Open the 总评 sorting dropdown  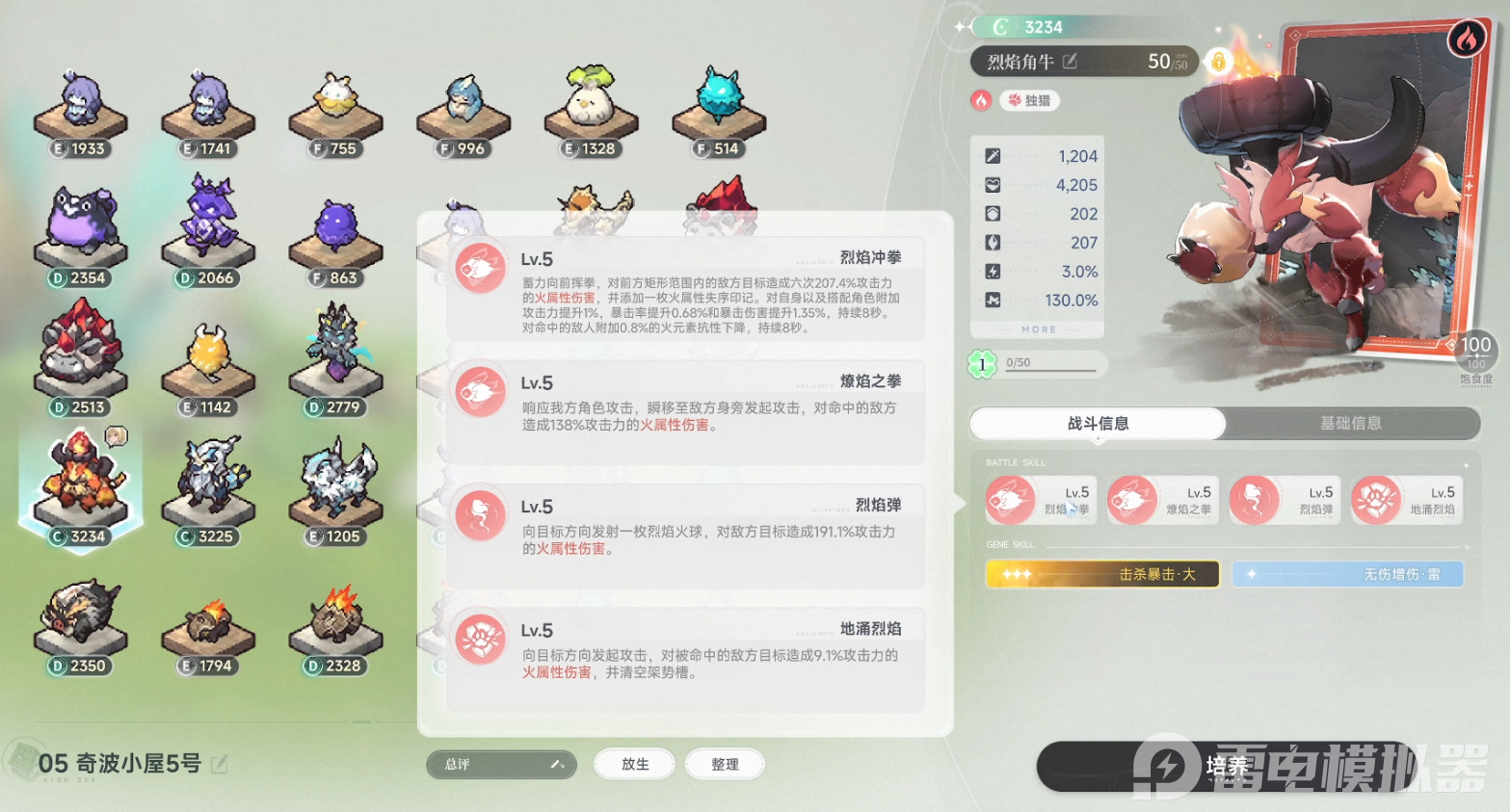pos(501,764)
